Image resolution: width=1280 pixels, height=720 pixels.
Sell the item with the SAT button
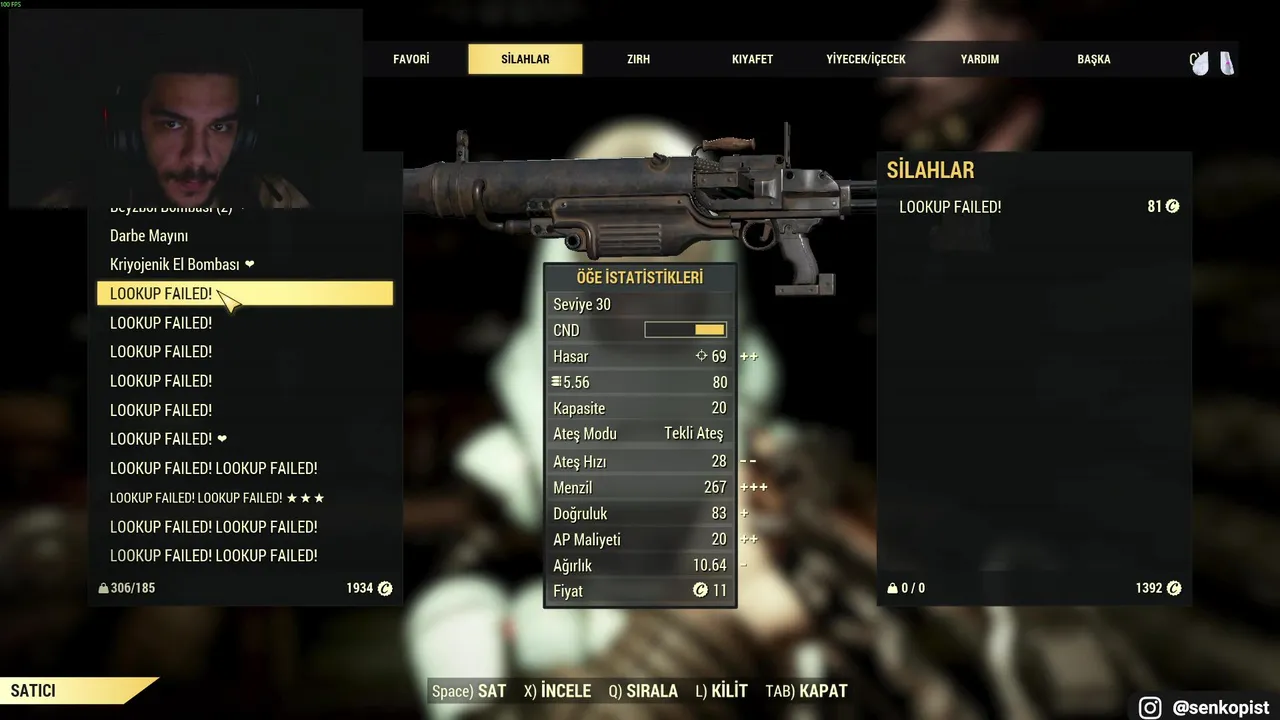469,691
